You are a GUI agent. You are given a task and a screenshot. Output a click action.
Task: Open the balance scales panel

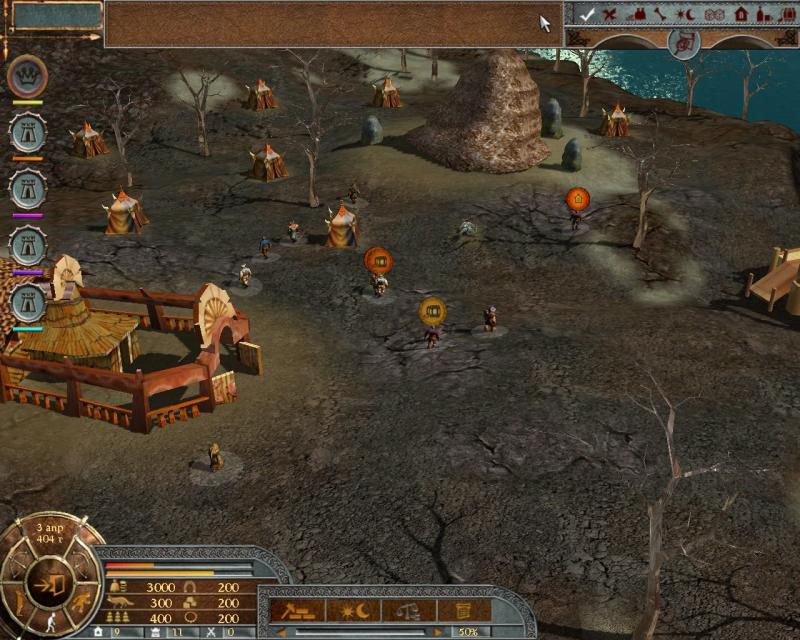pos(409,609)
